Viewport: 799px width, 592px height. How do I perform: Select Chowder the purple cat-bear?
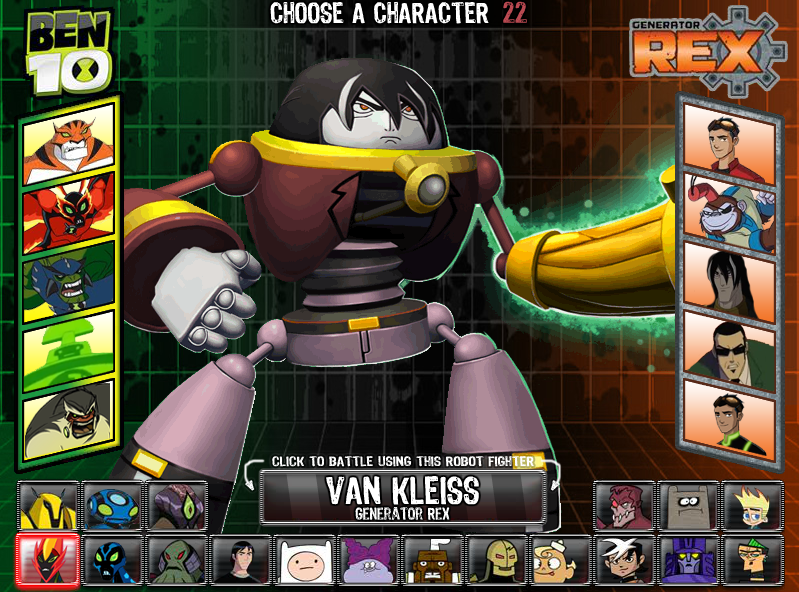click(x=368, y=559)
